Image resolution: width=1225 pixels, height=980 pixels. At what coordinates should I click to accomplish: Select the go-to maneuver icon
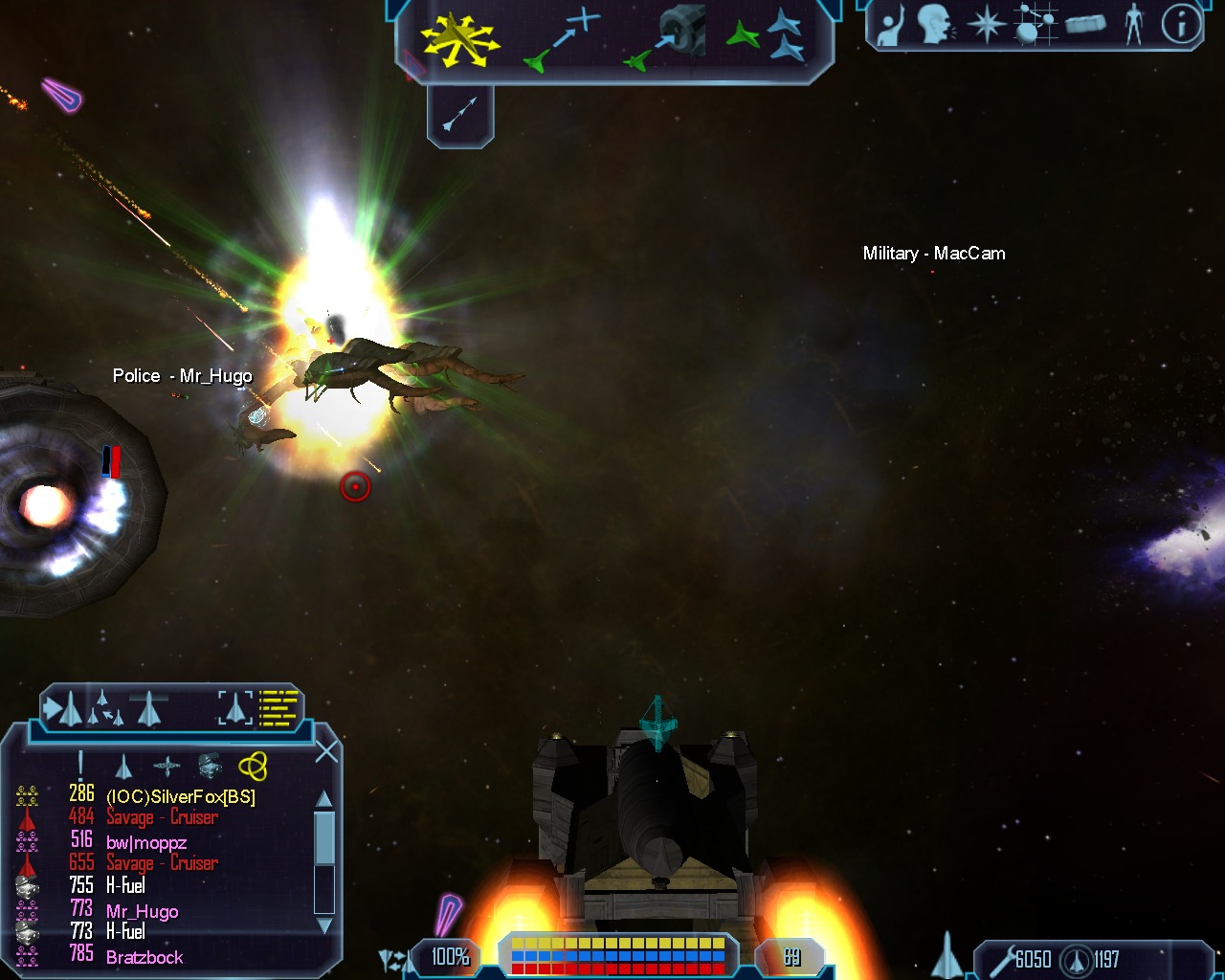563,40
